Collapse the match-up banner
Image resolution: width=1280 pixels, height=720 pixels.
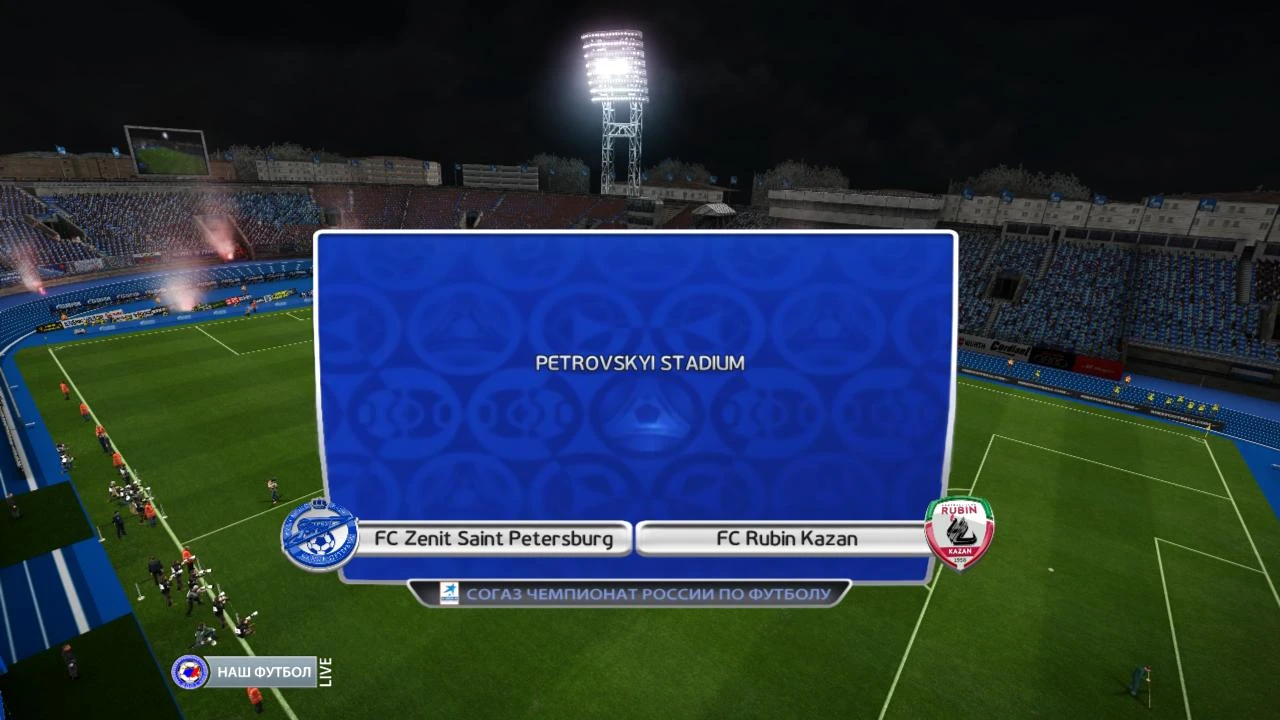point(637,538)
